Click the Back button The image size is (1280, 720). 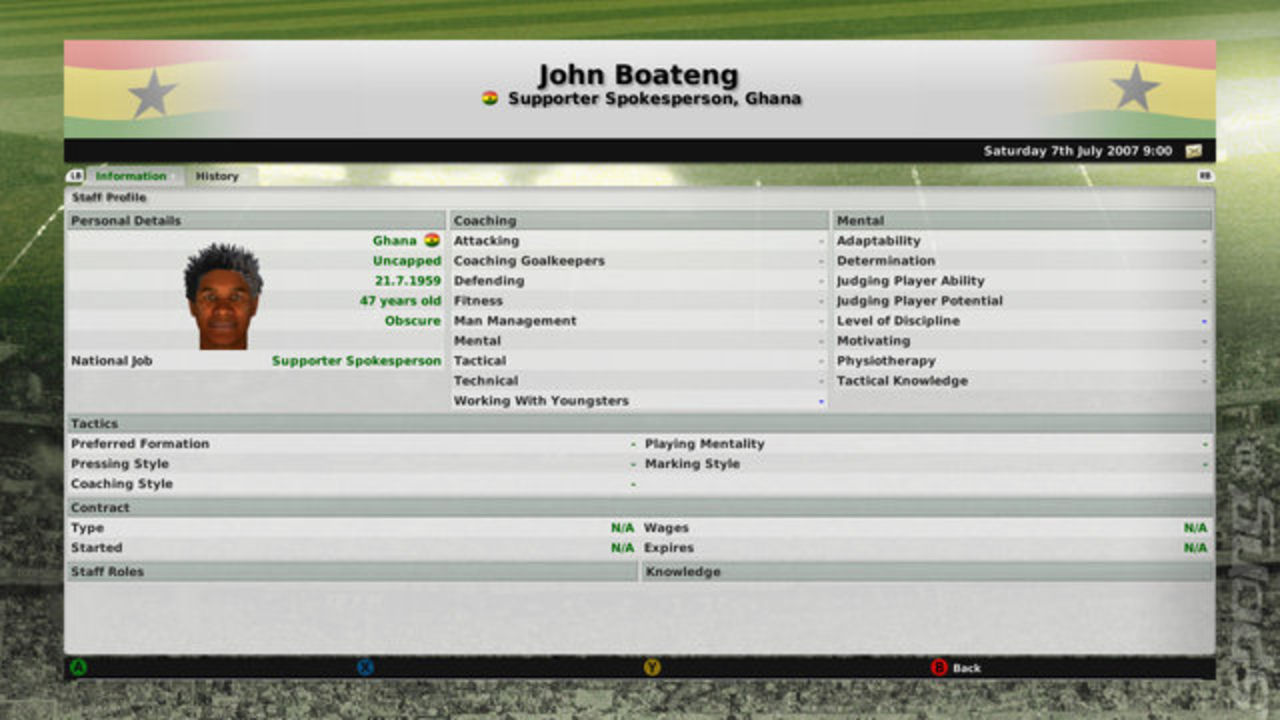[x=955, y=668]
